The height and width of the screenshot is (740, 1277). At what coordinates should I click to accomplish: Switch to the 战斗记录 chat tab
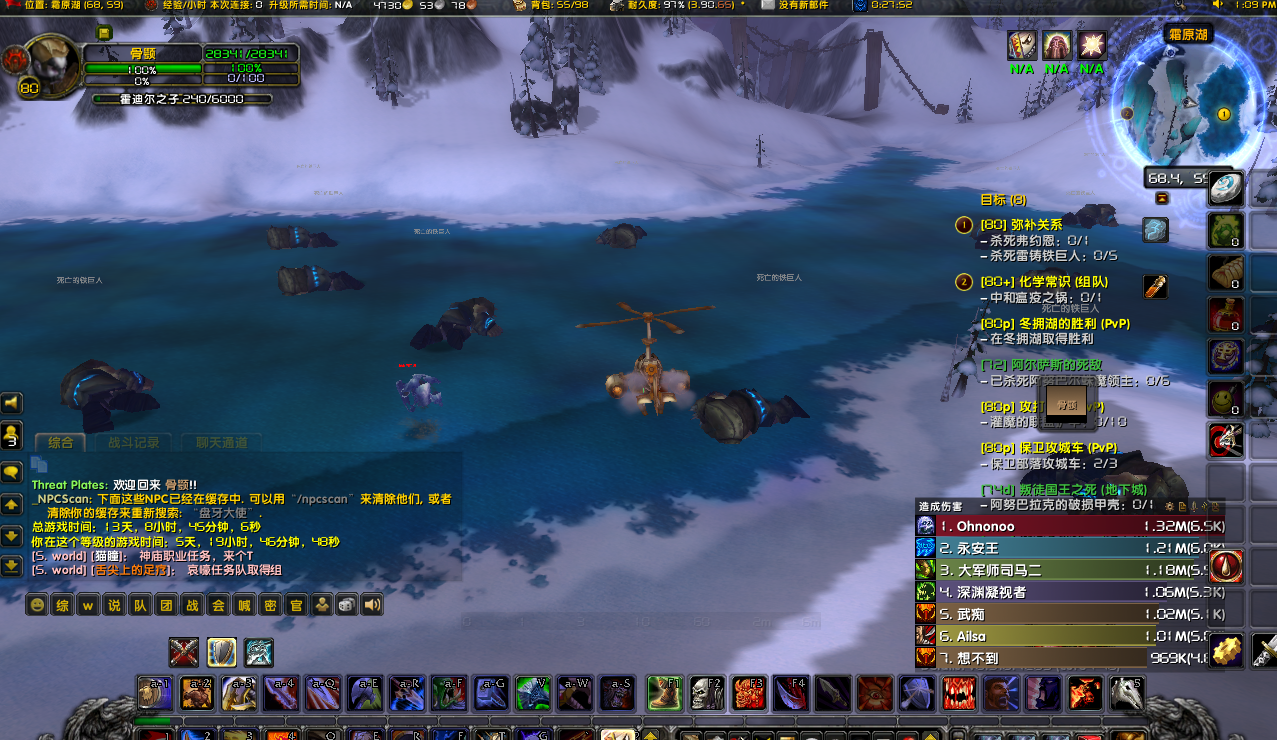click(x=126, y=442)
